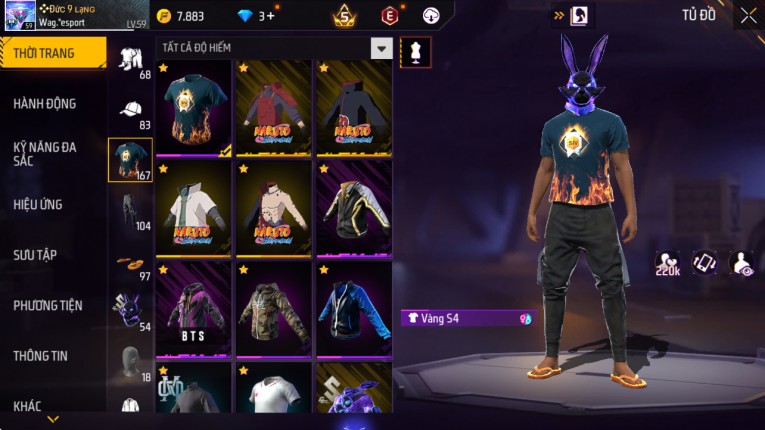
Task: Toggle the mannequin preview button
Action: coord(416,52)
